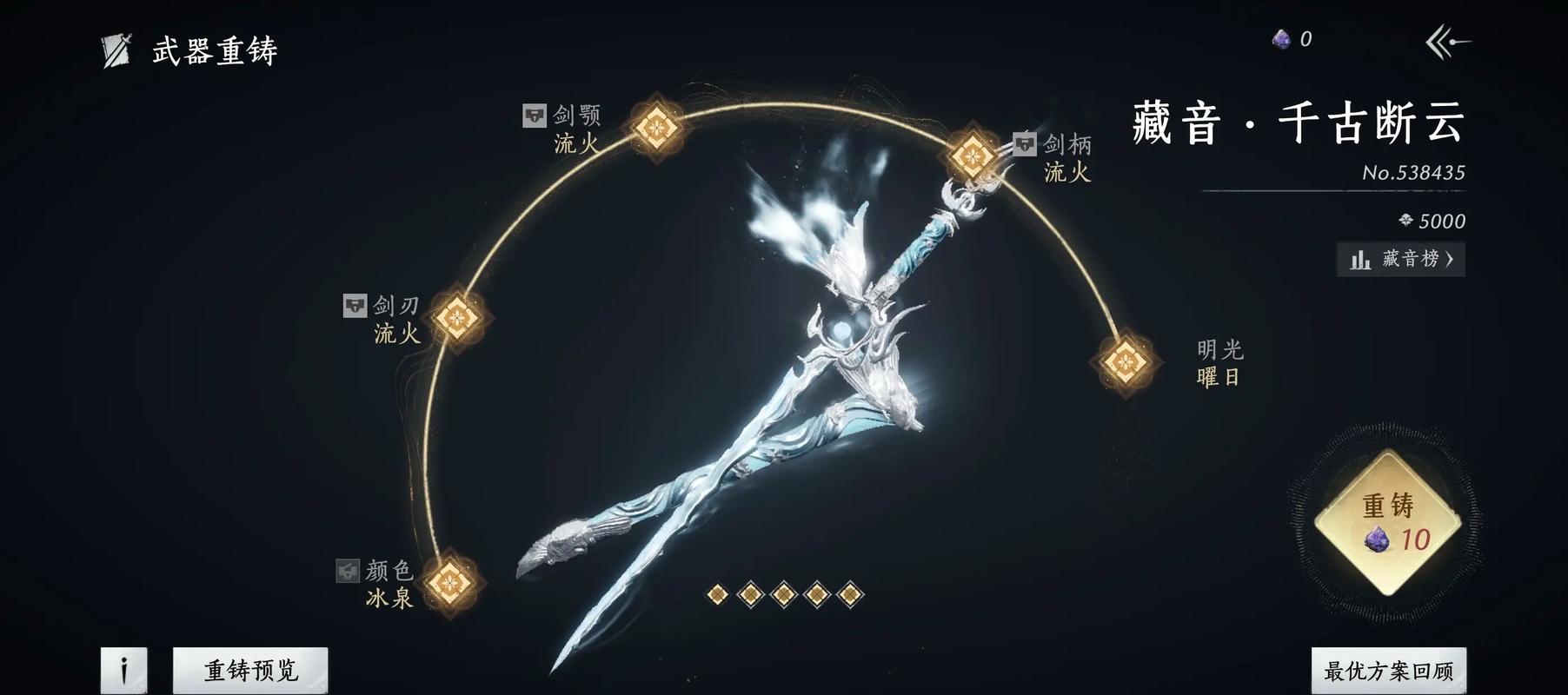Image resolution: width=1568 pixels, height=695 pixels.
Task: Select the 剑刃 流火 node on the left
Action: (x=456, y=318)
